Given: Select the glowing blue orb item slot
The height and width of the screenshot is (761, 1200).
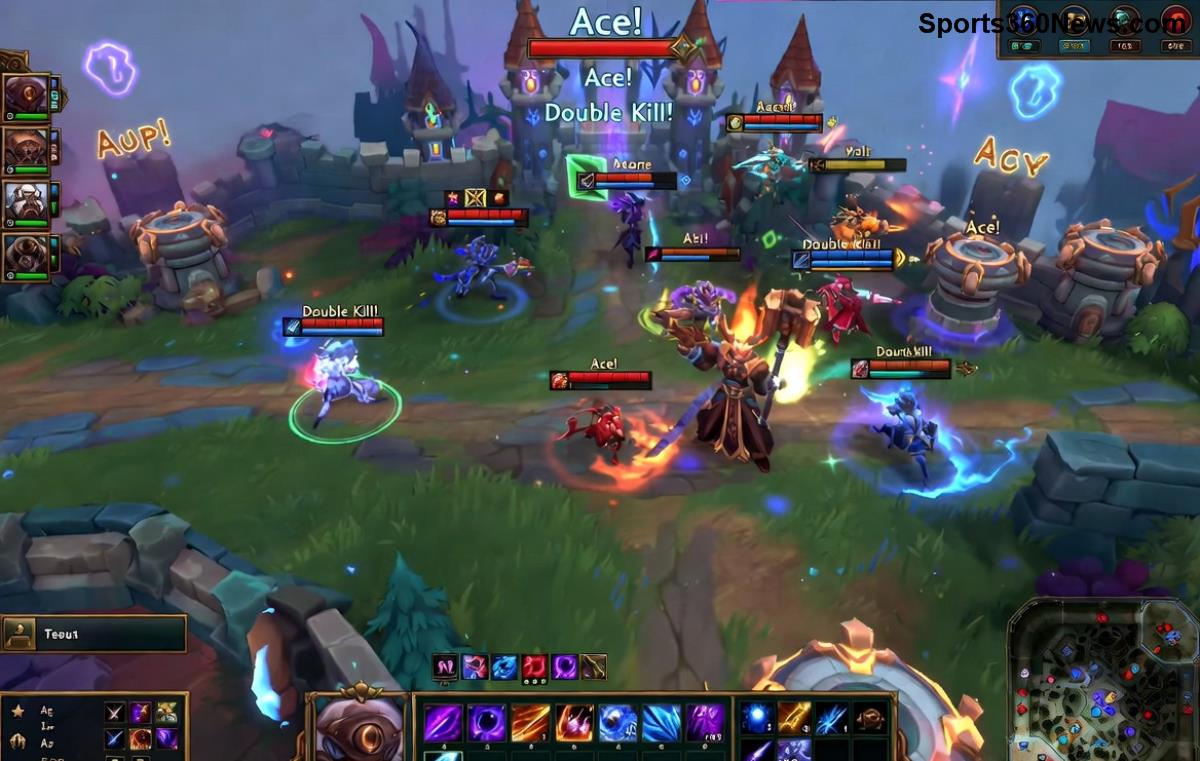Looking at the screenshot, I should (x=757, y=717).
